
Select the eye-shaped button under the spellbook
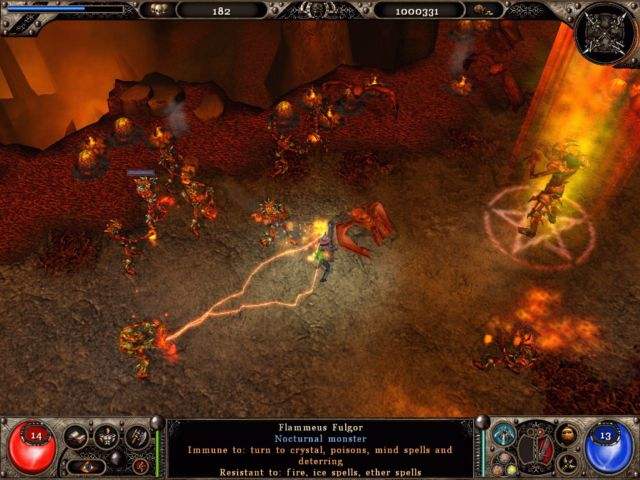click(x=87, y=465)
